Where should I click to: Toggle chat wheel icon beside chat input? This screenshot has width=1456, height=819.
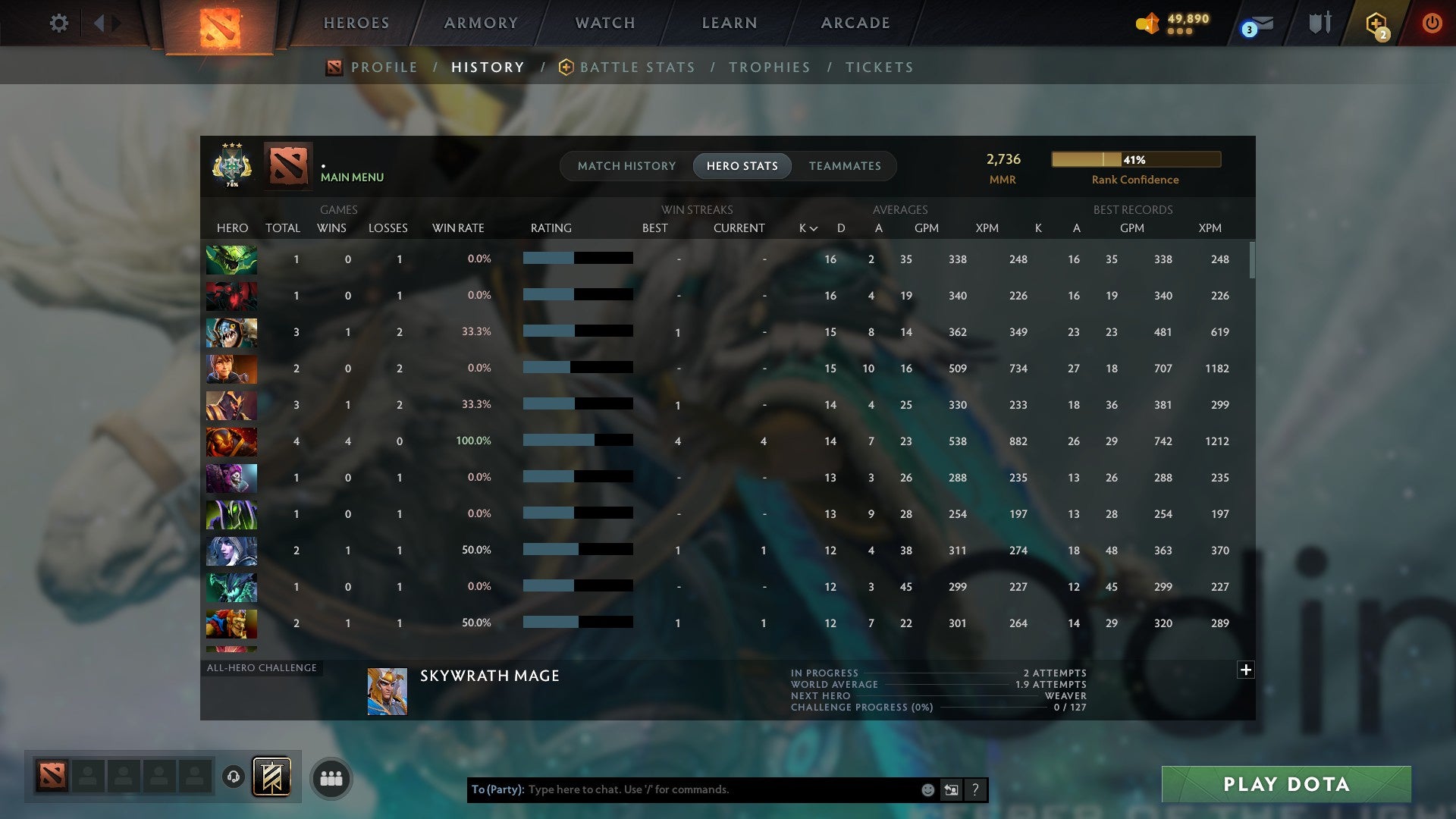[951, 789]
